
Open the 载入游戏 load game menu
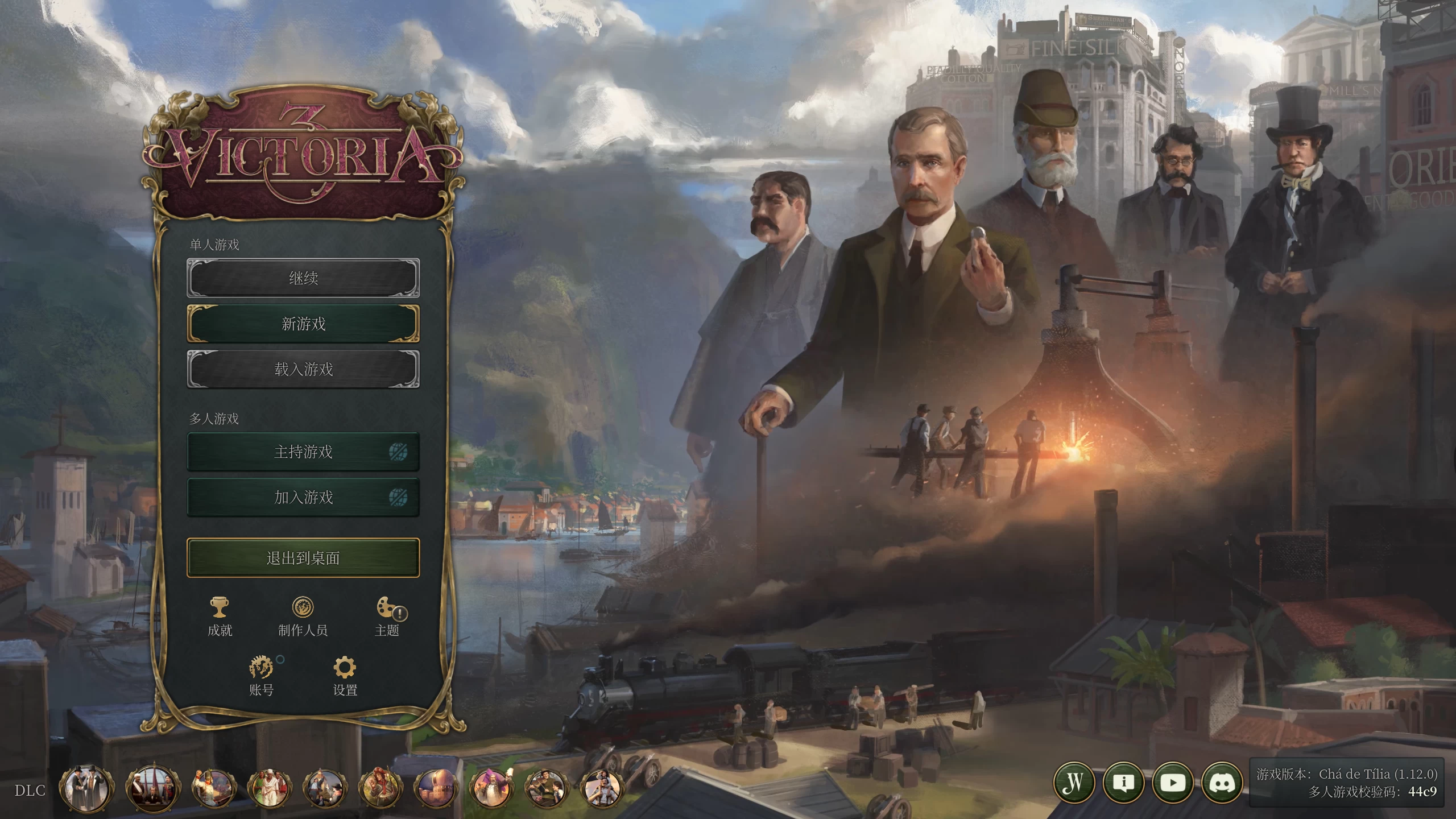[303, 369]
